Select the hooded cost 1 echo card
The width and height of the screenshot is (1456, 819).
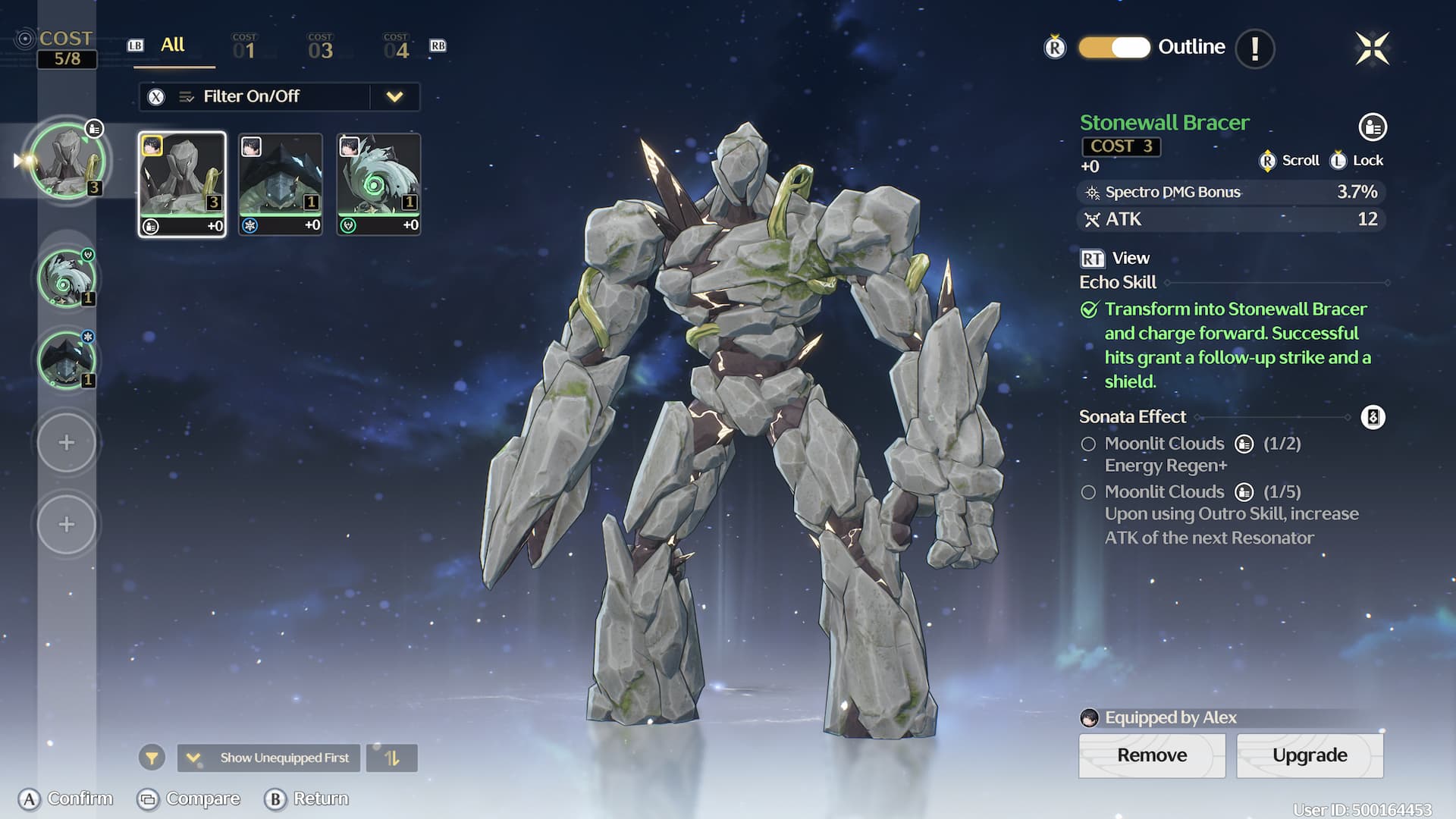281,184
